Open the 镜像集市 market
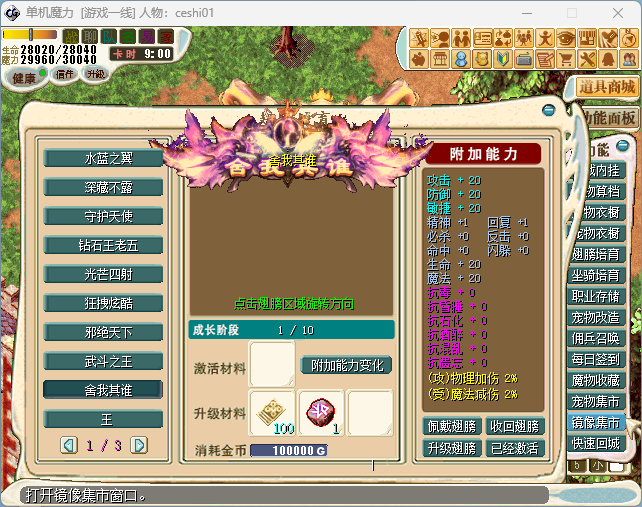Image resolution: width=642 pixels, height=507 pixels. point(595,422)
